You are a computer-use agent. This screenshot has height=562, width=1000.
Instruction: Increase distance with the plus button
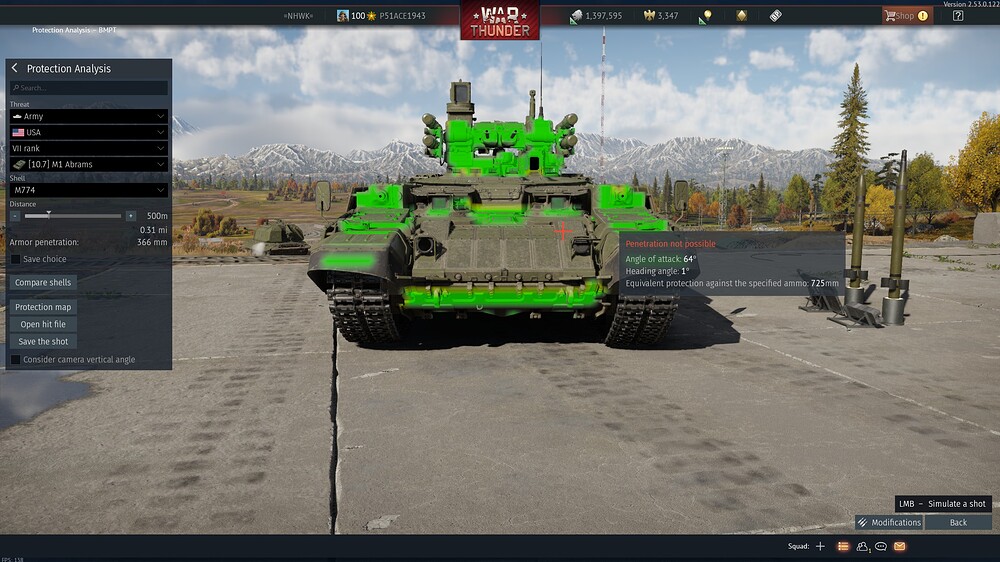coord(131,215)
